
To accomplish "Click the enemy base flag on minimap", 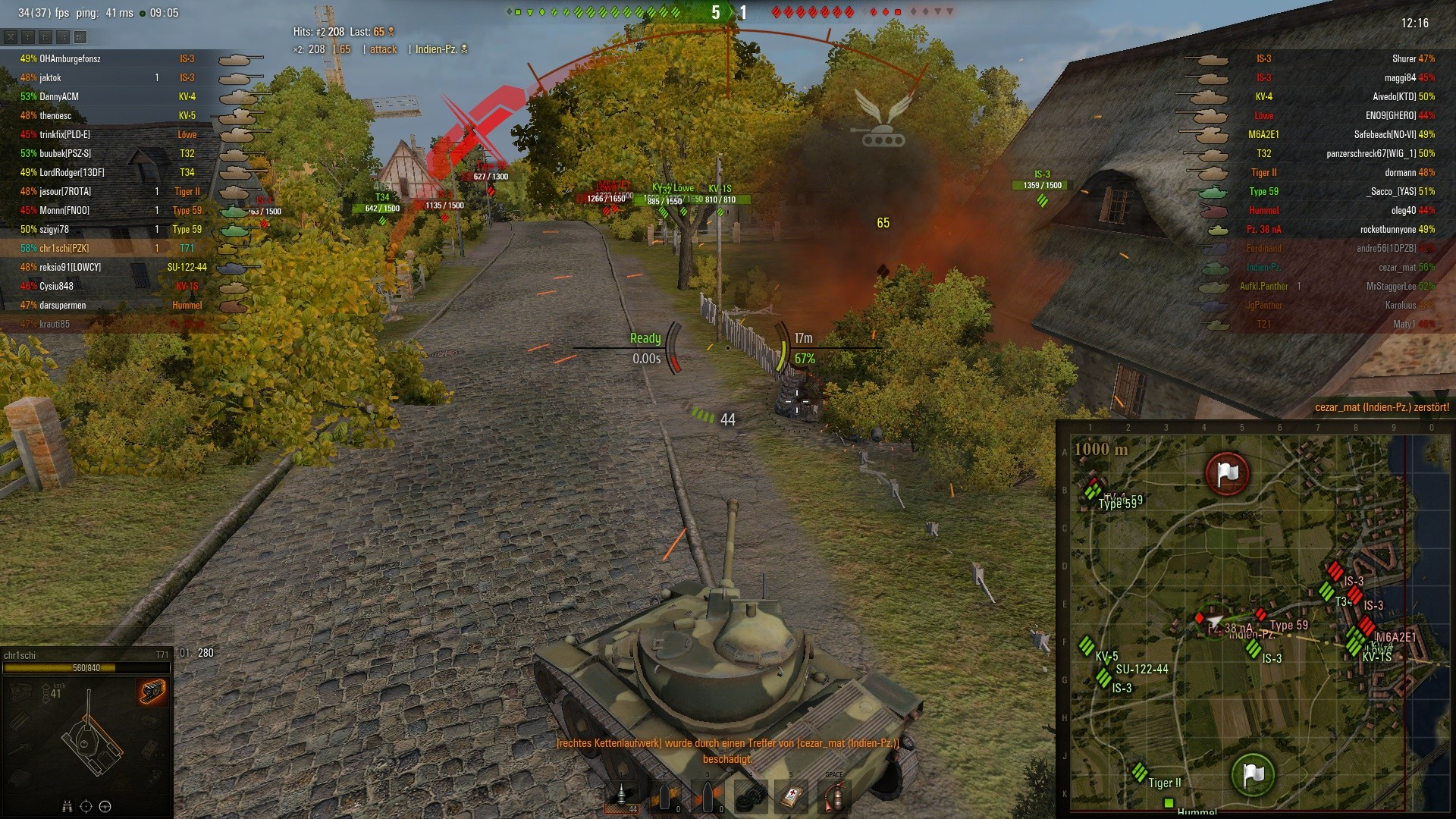I will [1227, 473].
